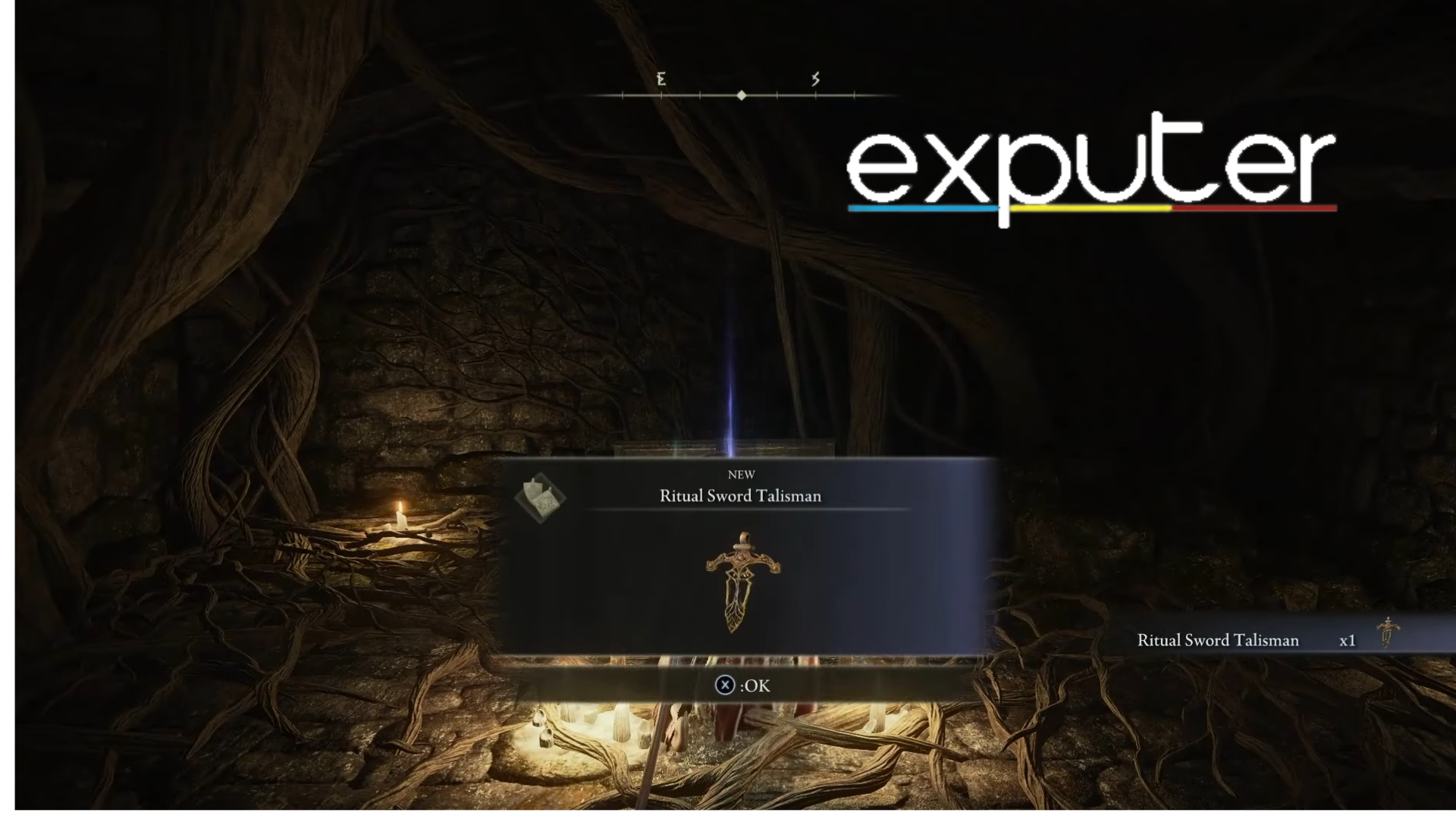Click the x1 quantity text in the notification
This screenshot has height=819, width=1456.
[1348, 641]
